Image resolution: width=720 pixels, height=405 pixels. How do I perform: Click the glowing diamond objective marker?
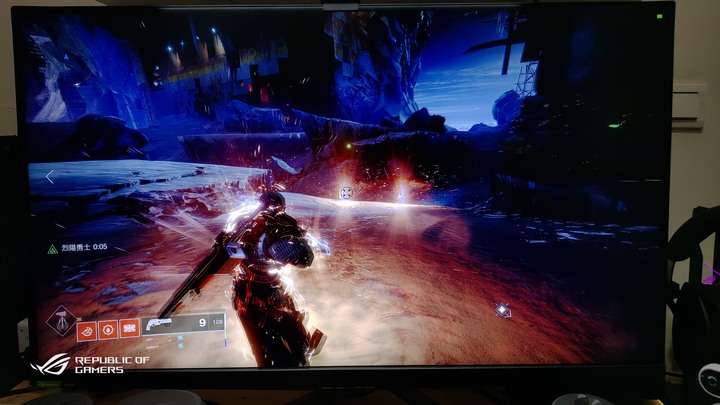pos(503,310)
